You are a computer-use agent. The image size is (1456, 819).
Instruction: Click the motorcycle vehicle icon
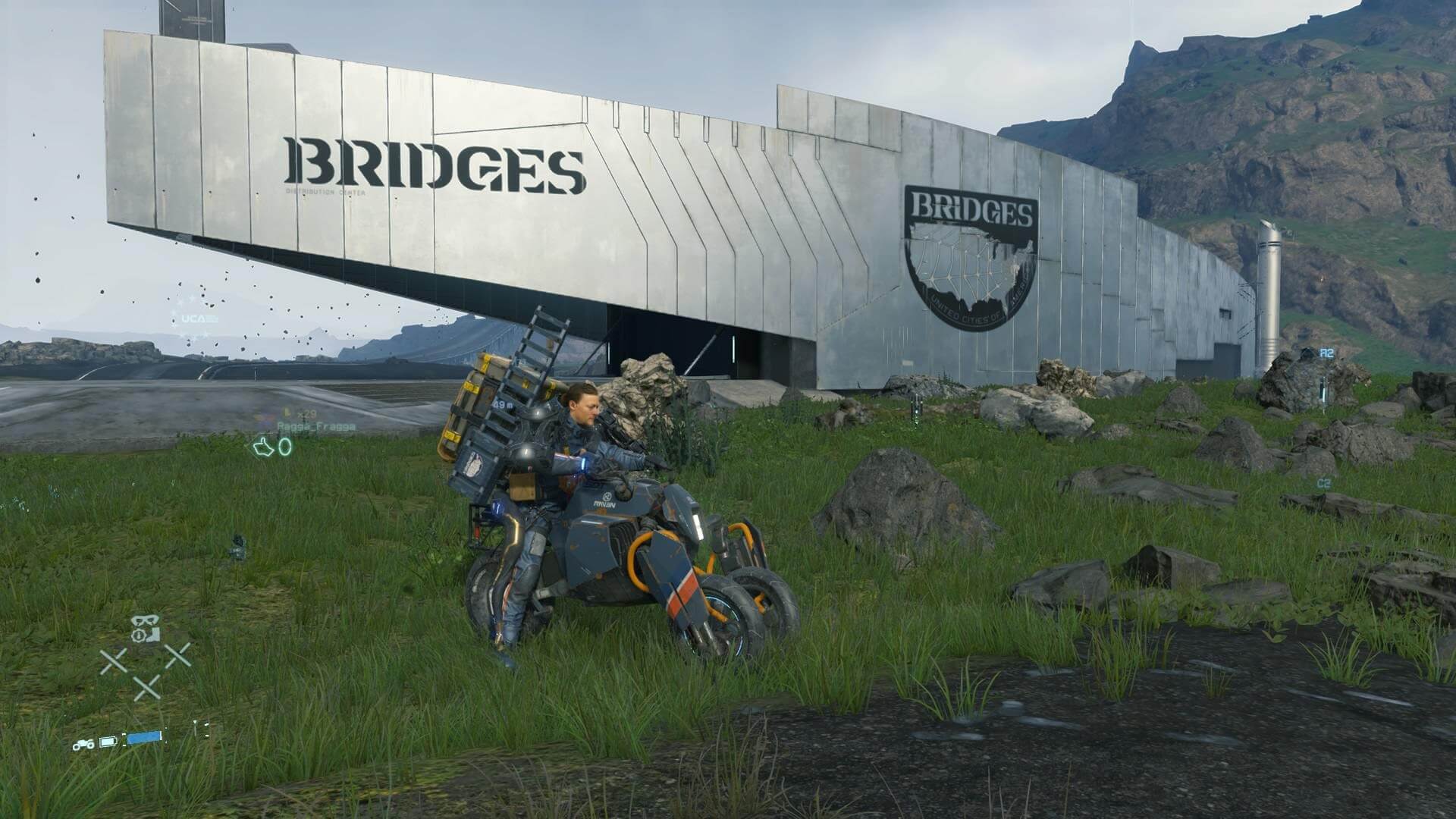click(x=83, y=744)
